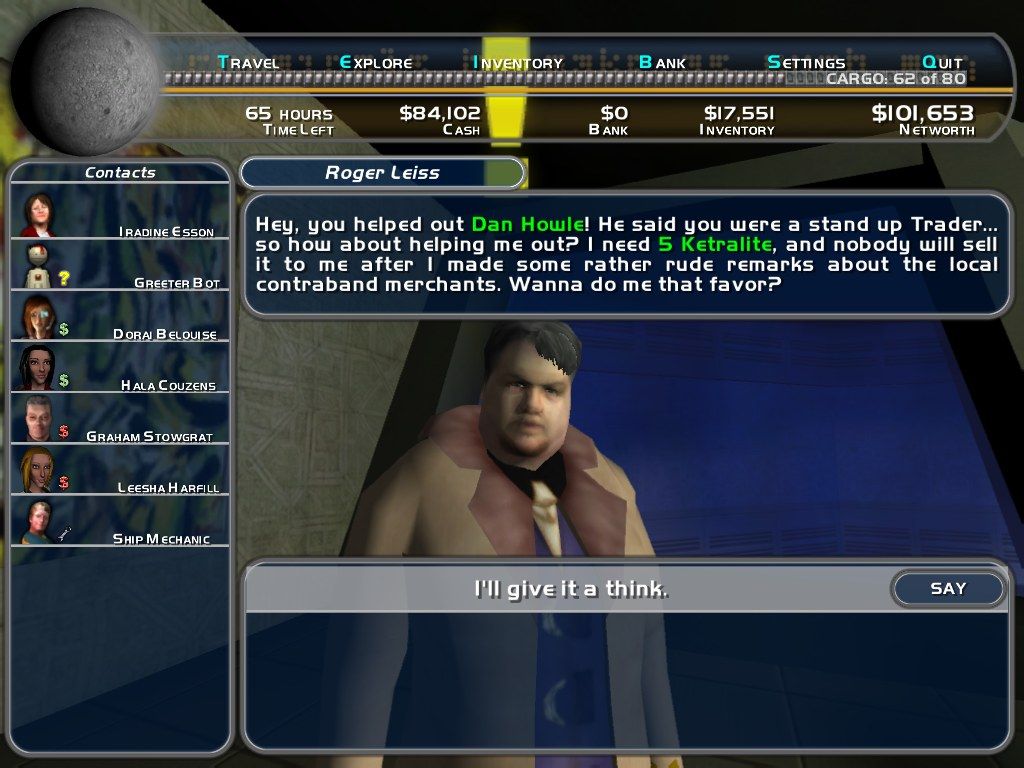Visit the Ship Mechanic contact
Screen dimensions: 1024x768
120,522
